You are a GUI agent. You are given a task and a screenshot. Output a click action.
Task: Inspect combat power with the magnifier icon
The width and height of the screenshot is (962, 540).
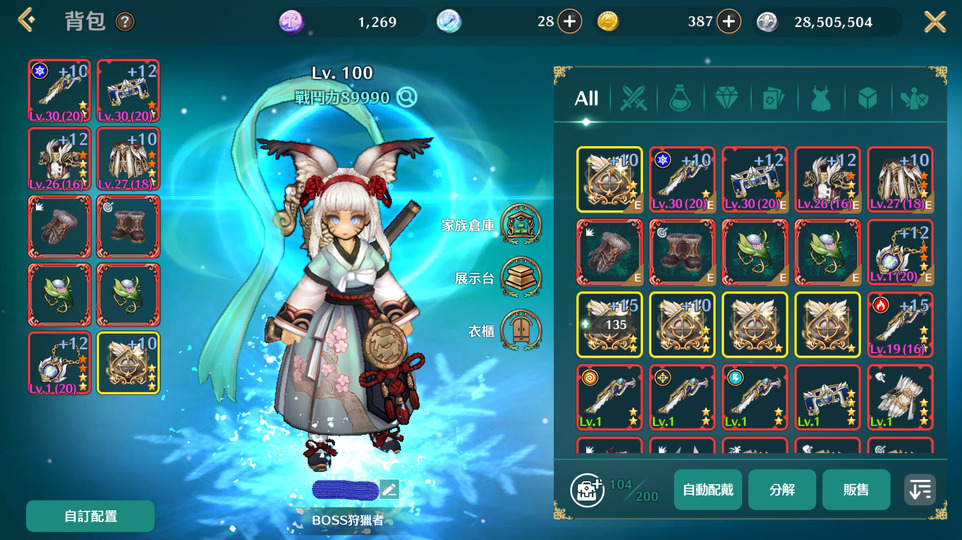tap(406, 97)
